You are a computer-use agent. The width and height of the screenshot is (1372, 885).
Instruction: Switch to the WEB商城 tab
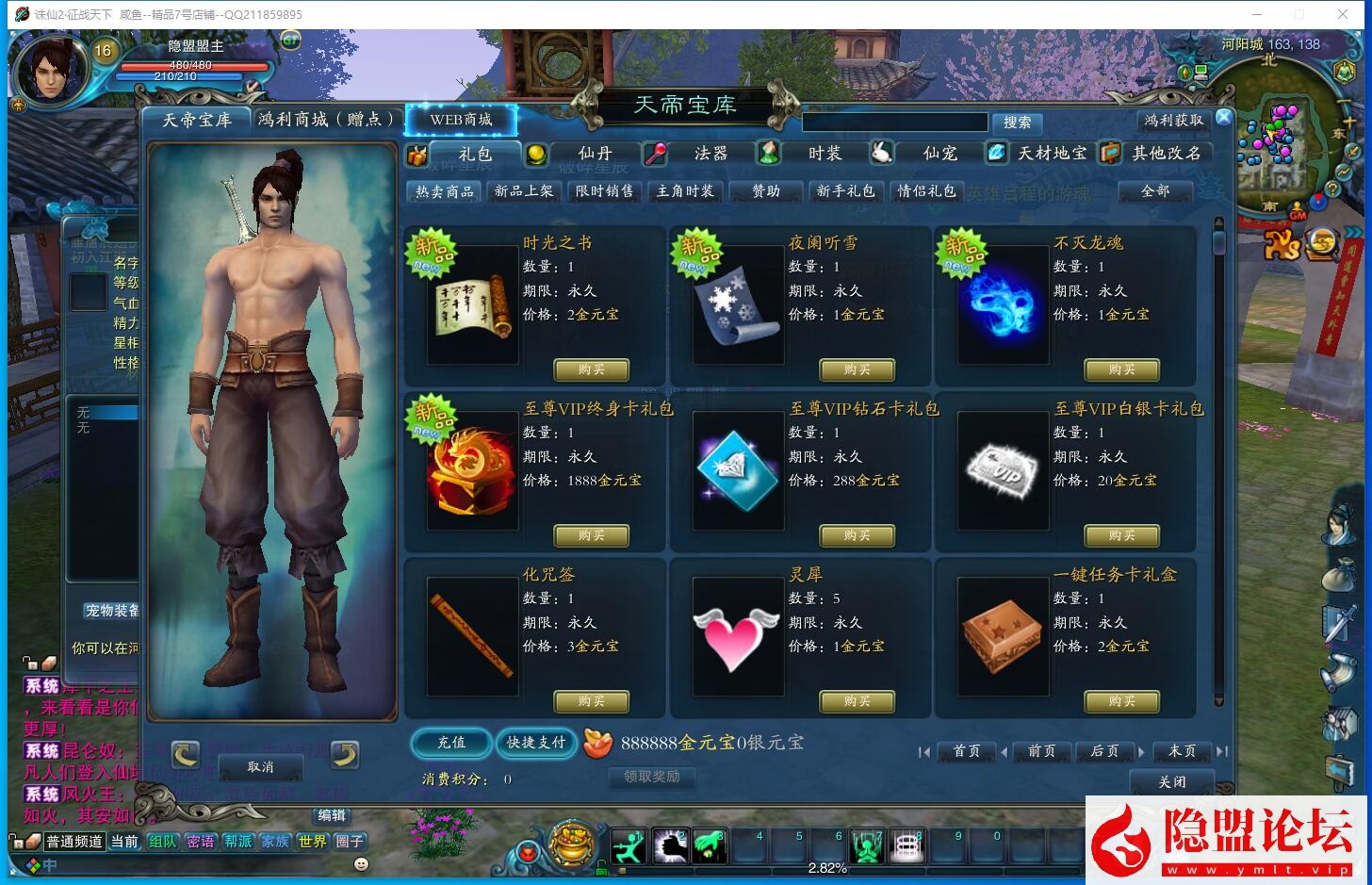[x=461, y=120]
